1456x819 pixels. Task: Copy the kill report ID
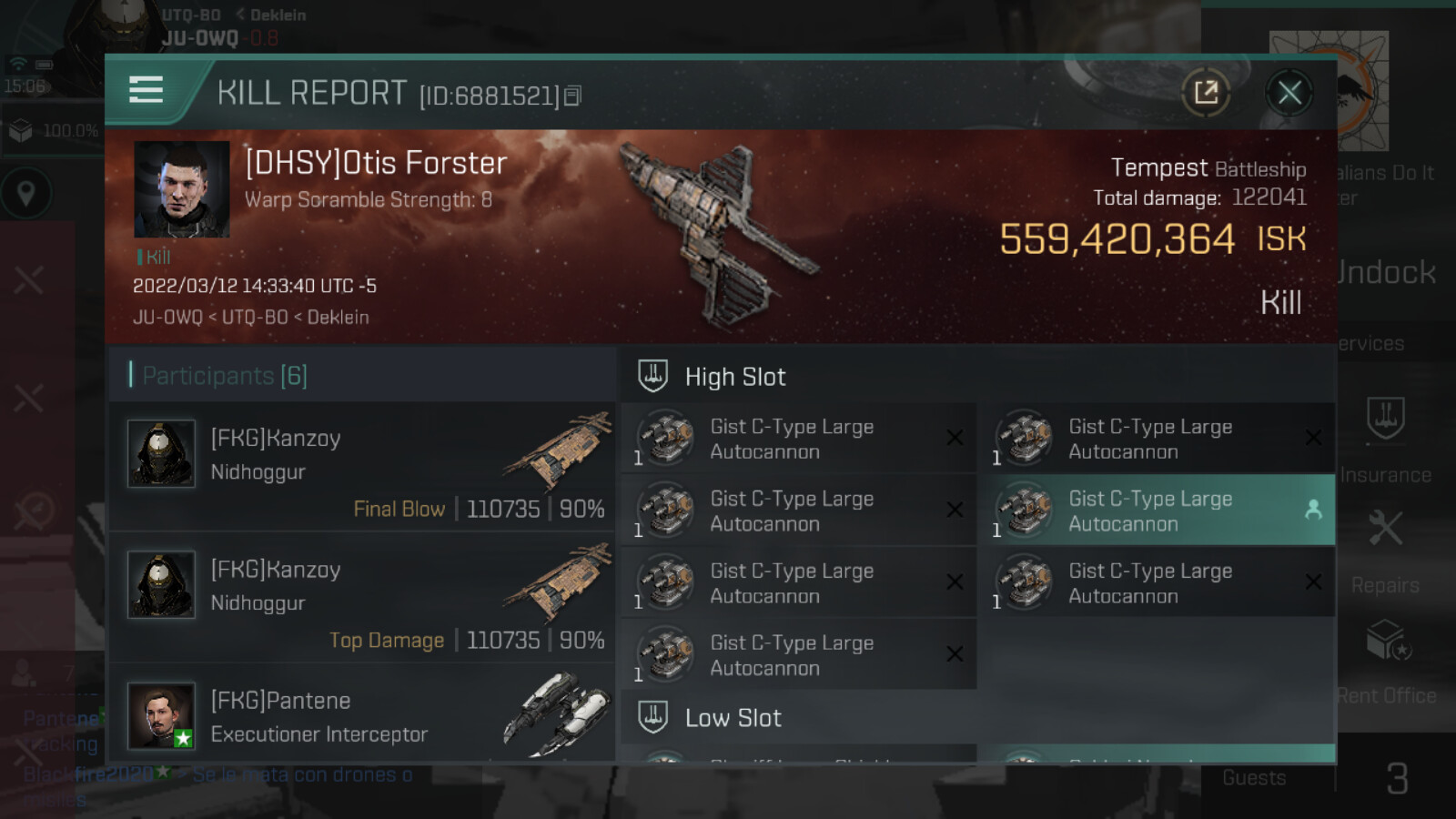[572, 96]
